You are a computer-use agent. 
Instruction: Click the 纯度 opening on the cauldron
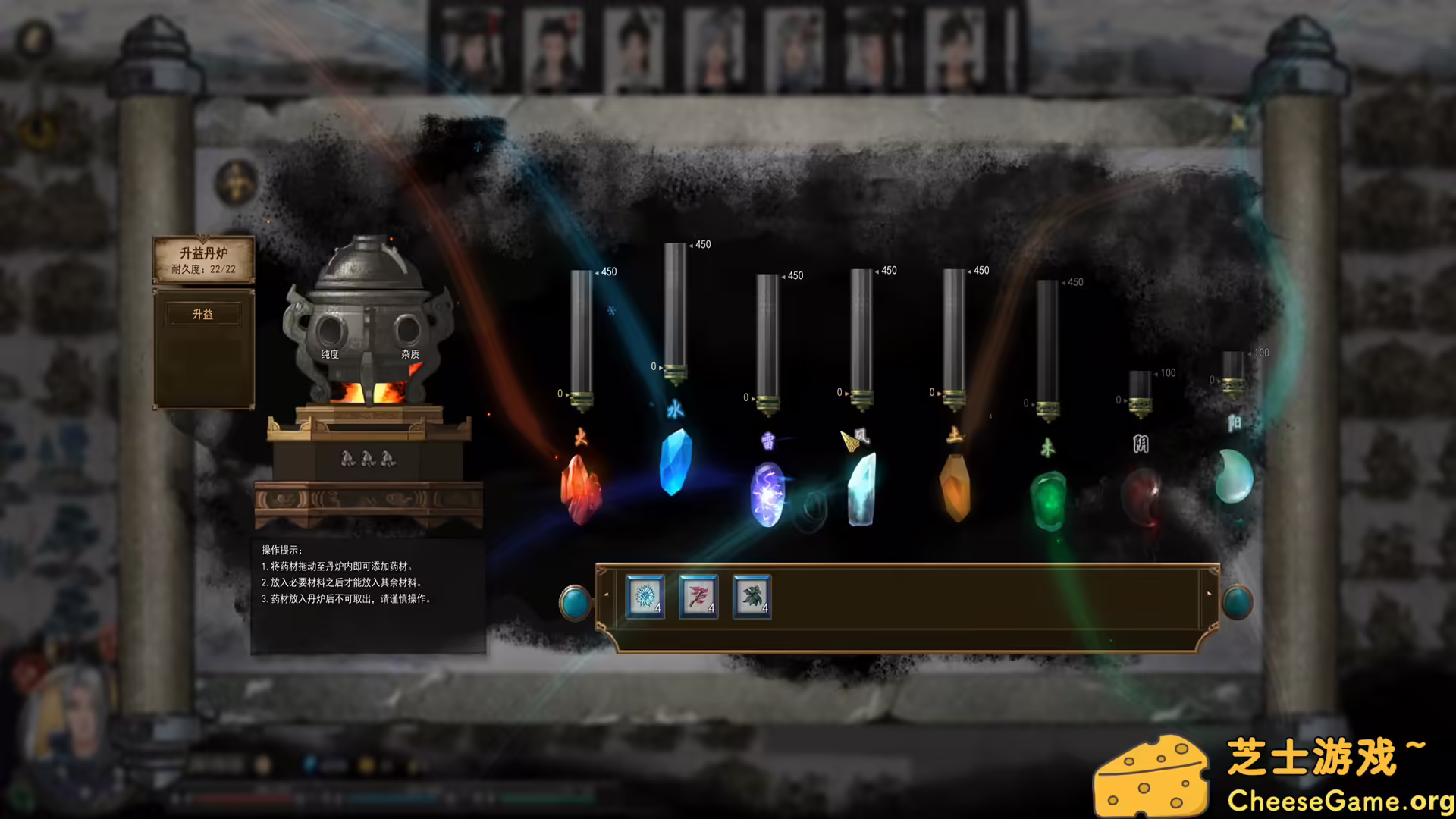pyautogui.click(x=331, y=331)
